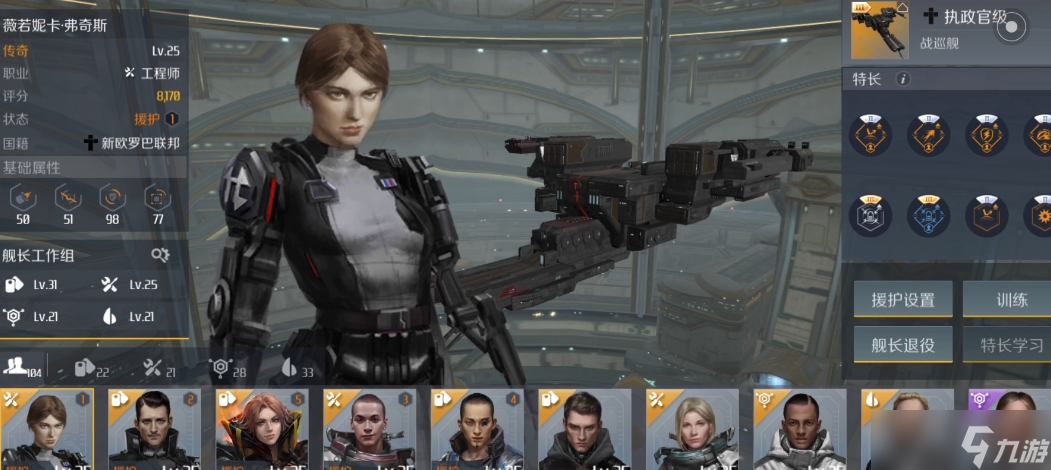Filter captains by the droplet icon tab

coord(296,369)
